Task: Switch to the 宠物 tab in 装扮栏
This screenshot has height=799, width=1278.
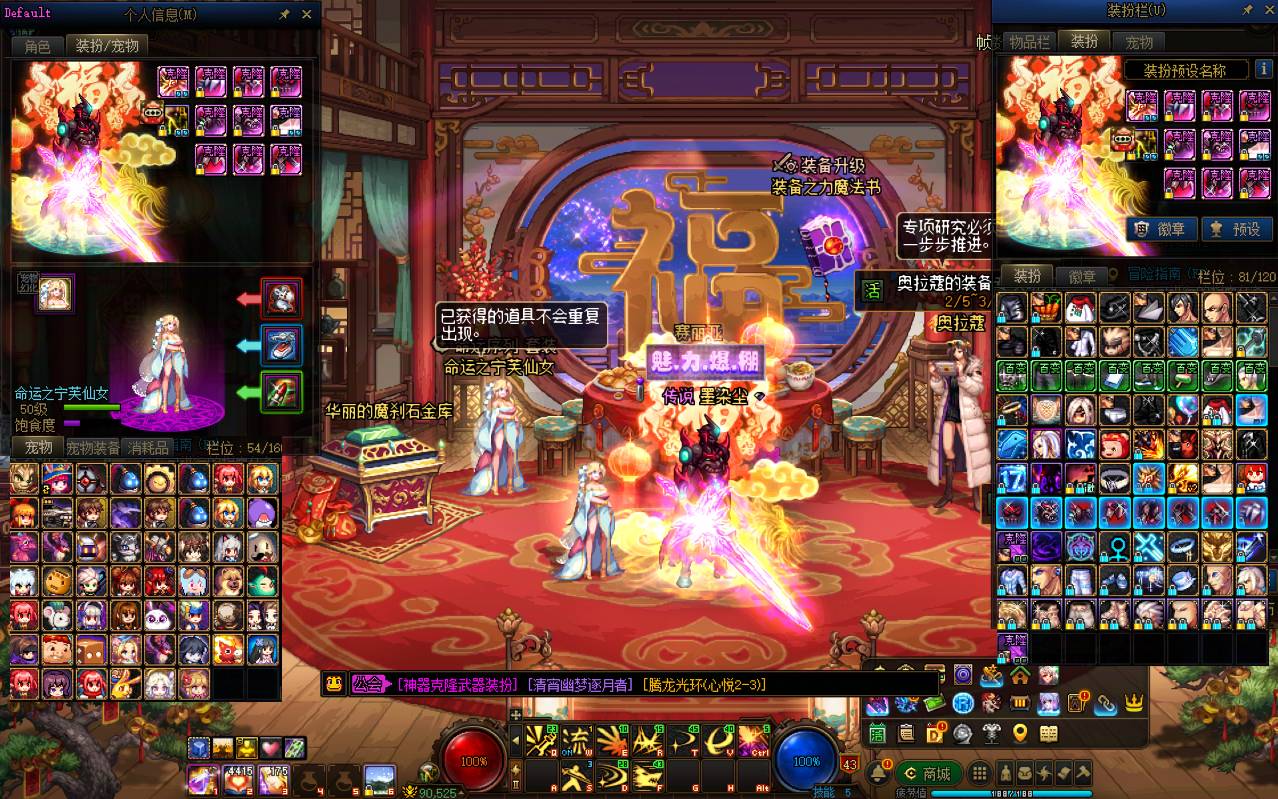Action: (1139, 42)
